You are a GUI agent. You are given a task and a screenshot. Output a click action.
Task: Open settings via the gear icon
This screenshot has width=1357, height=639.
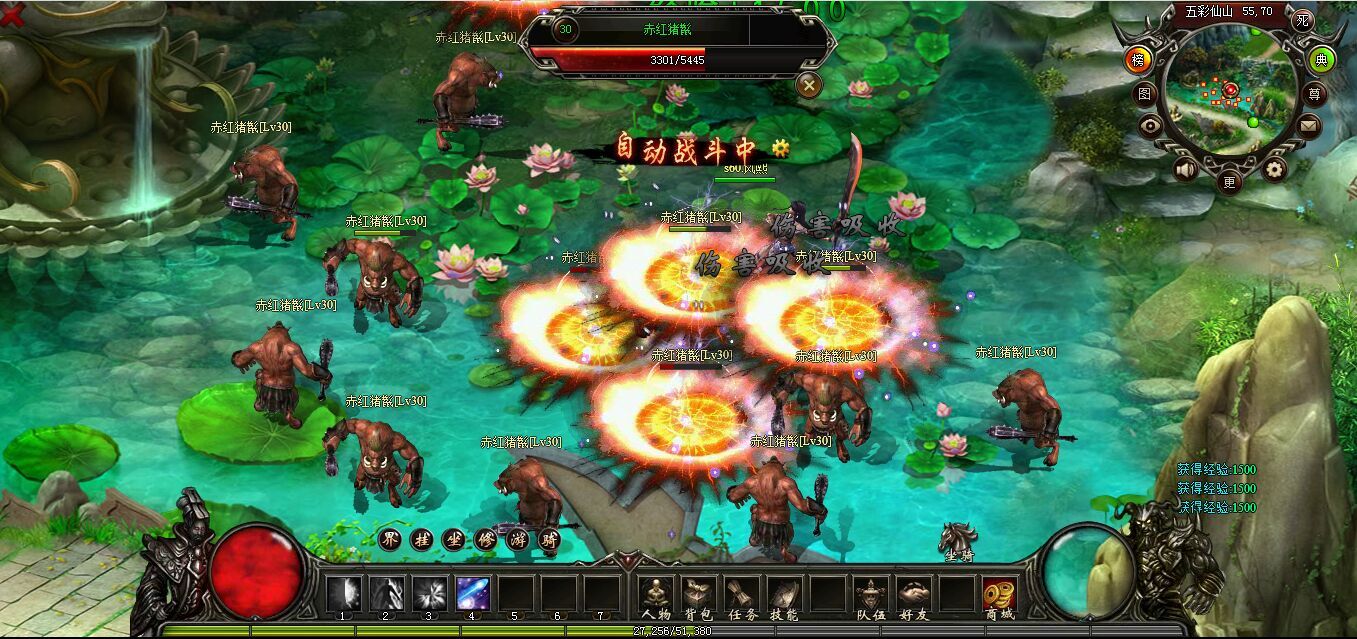1274,169
